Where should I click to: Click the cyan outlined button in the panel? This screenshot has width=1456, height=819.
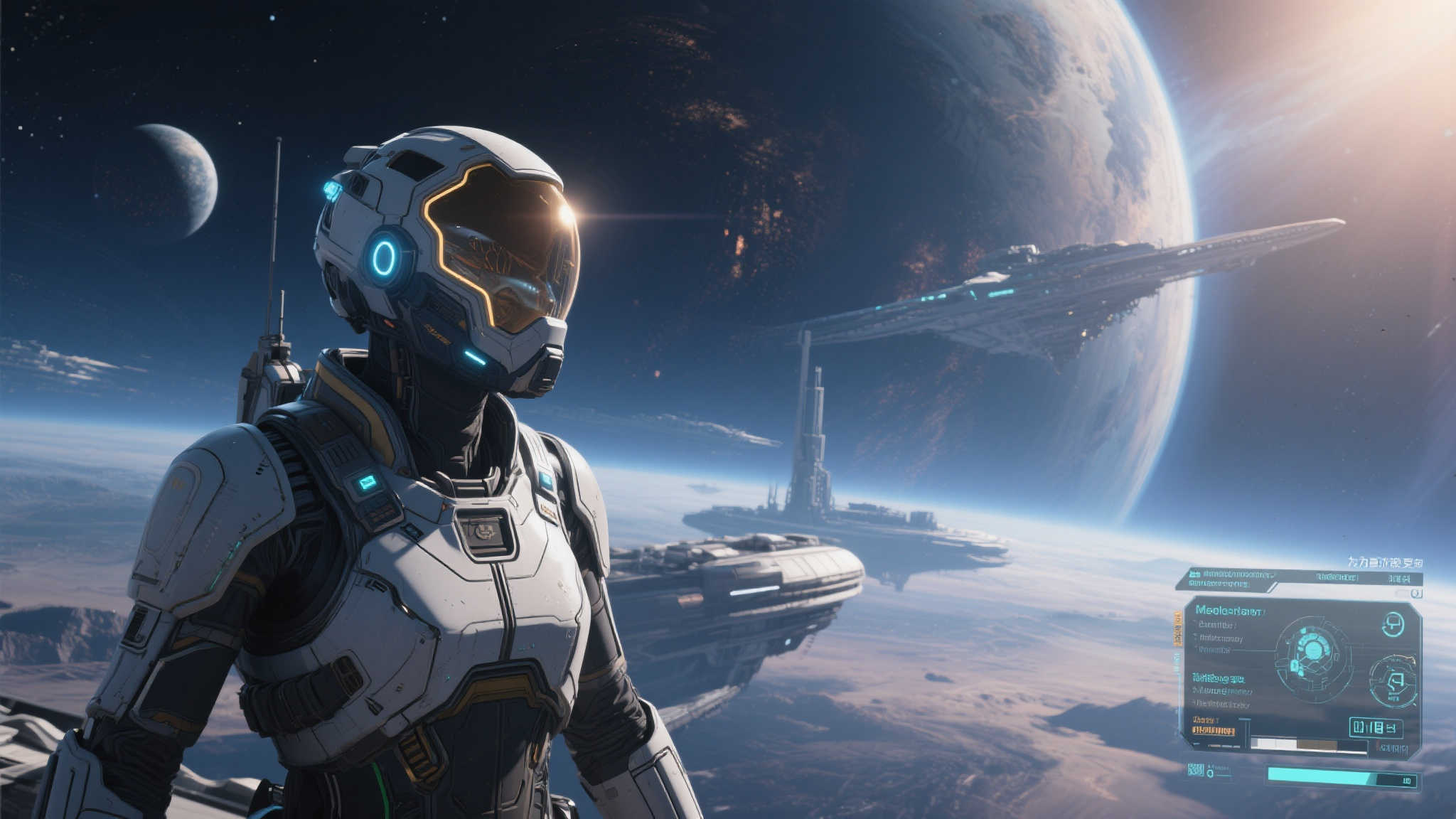1375,727
